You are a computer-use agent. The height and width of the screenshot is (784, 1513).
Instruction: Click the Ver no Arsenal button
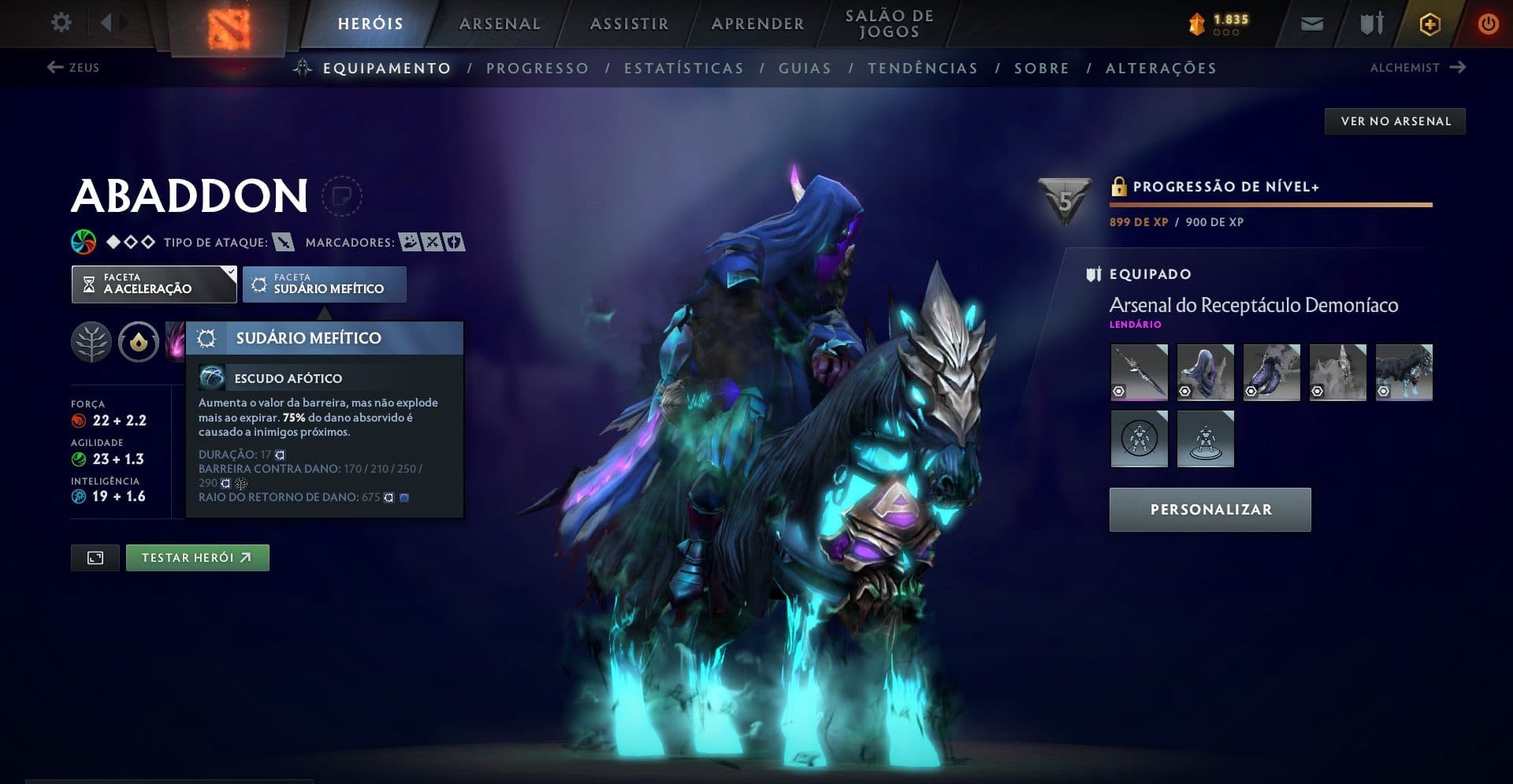click(x=1395, y=121)
